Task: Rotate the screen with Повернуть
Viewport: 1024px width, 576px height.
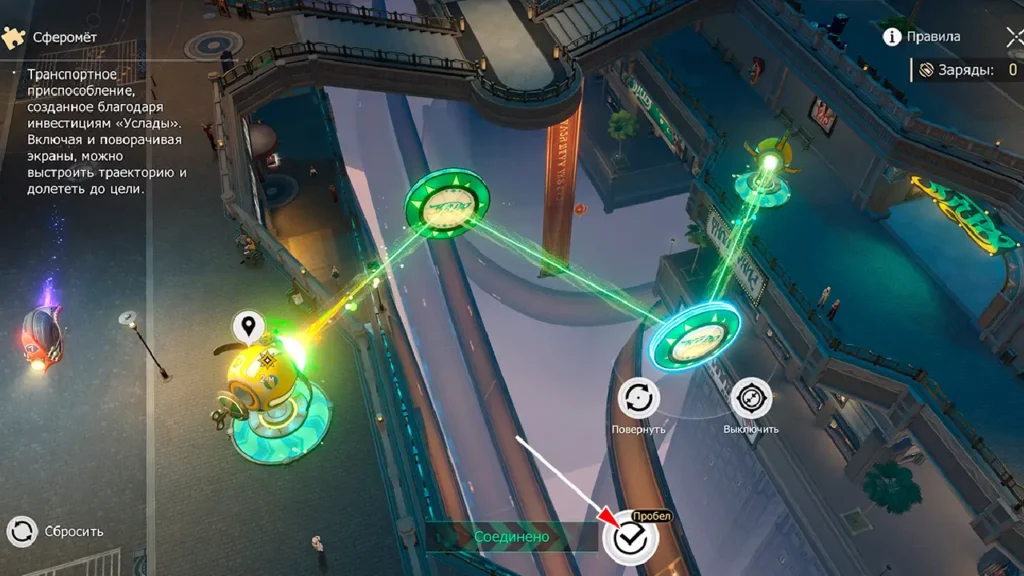Action: pos(638,398)
